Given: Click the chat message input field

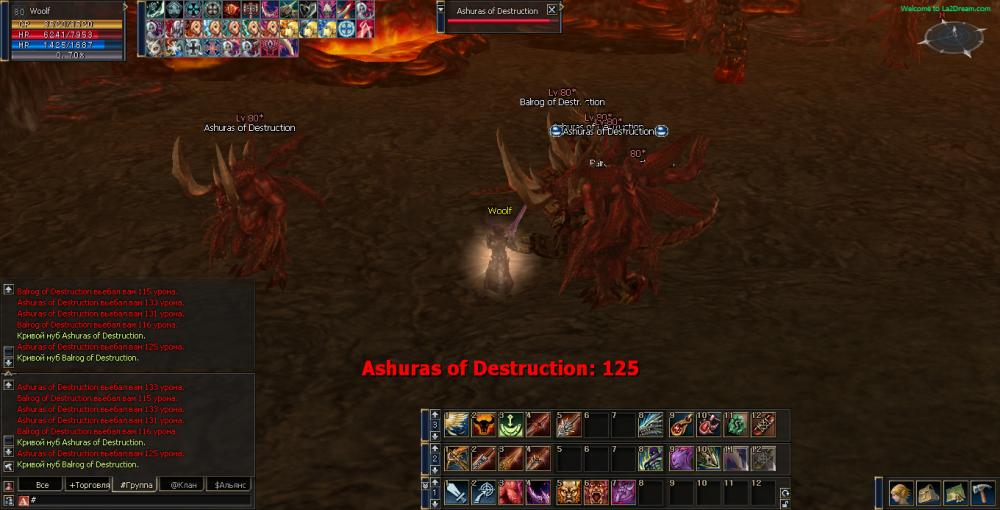Looking at the screenshot, I should coord(140,499).
